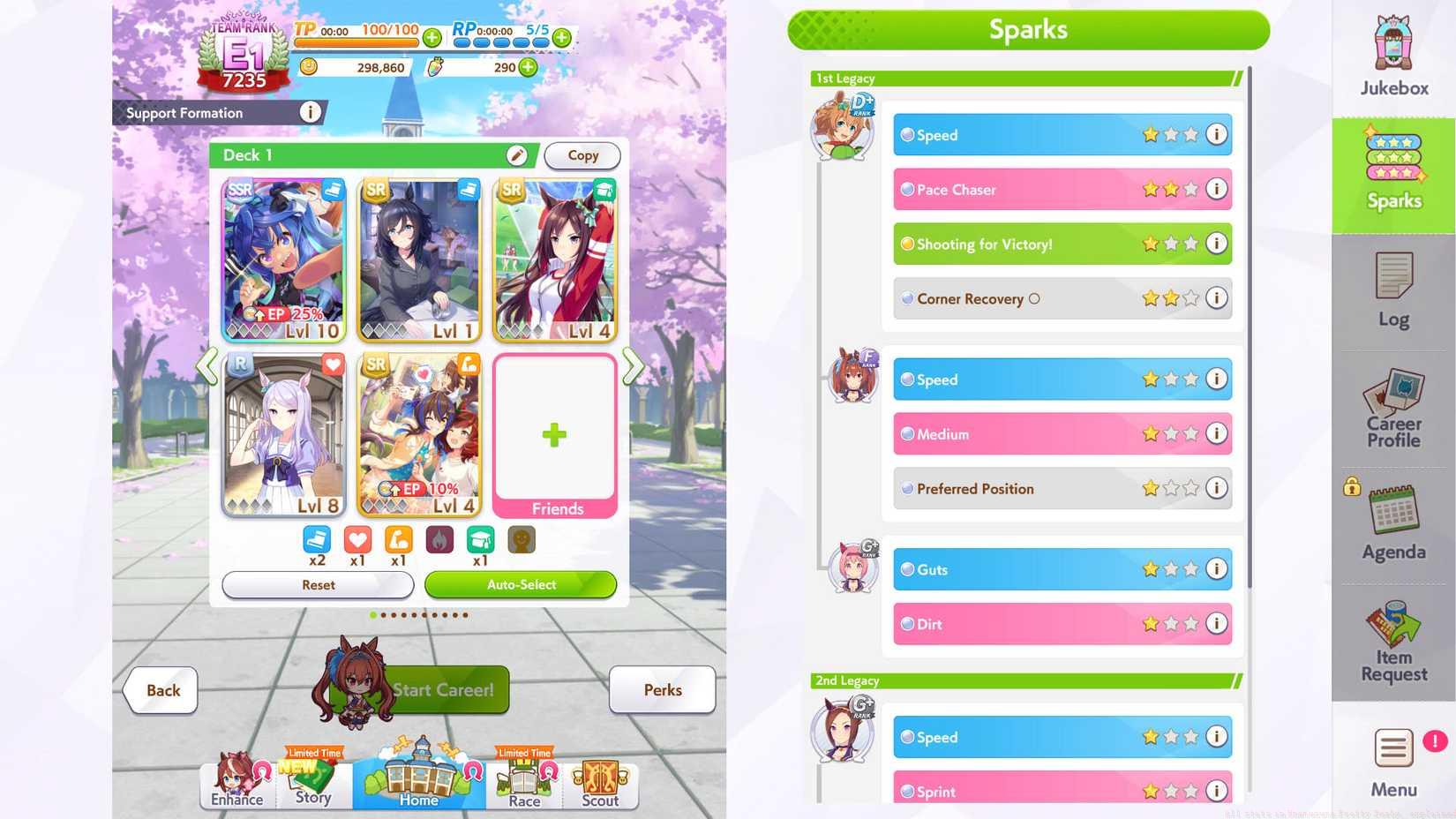Open info for the Pace Chaser spark

pyautogui.click(x=1217, y=189)
